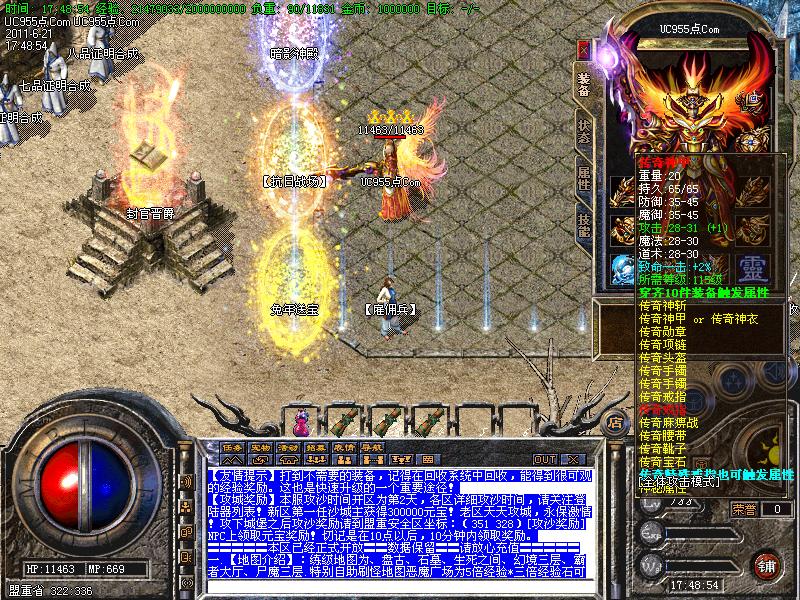Select the blue orb equipment slot
The height and width of the screenshot is (600, 800).
point(622,268)
